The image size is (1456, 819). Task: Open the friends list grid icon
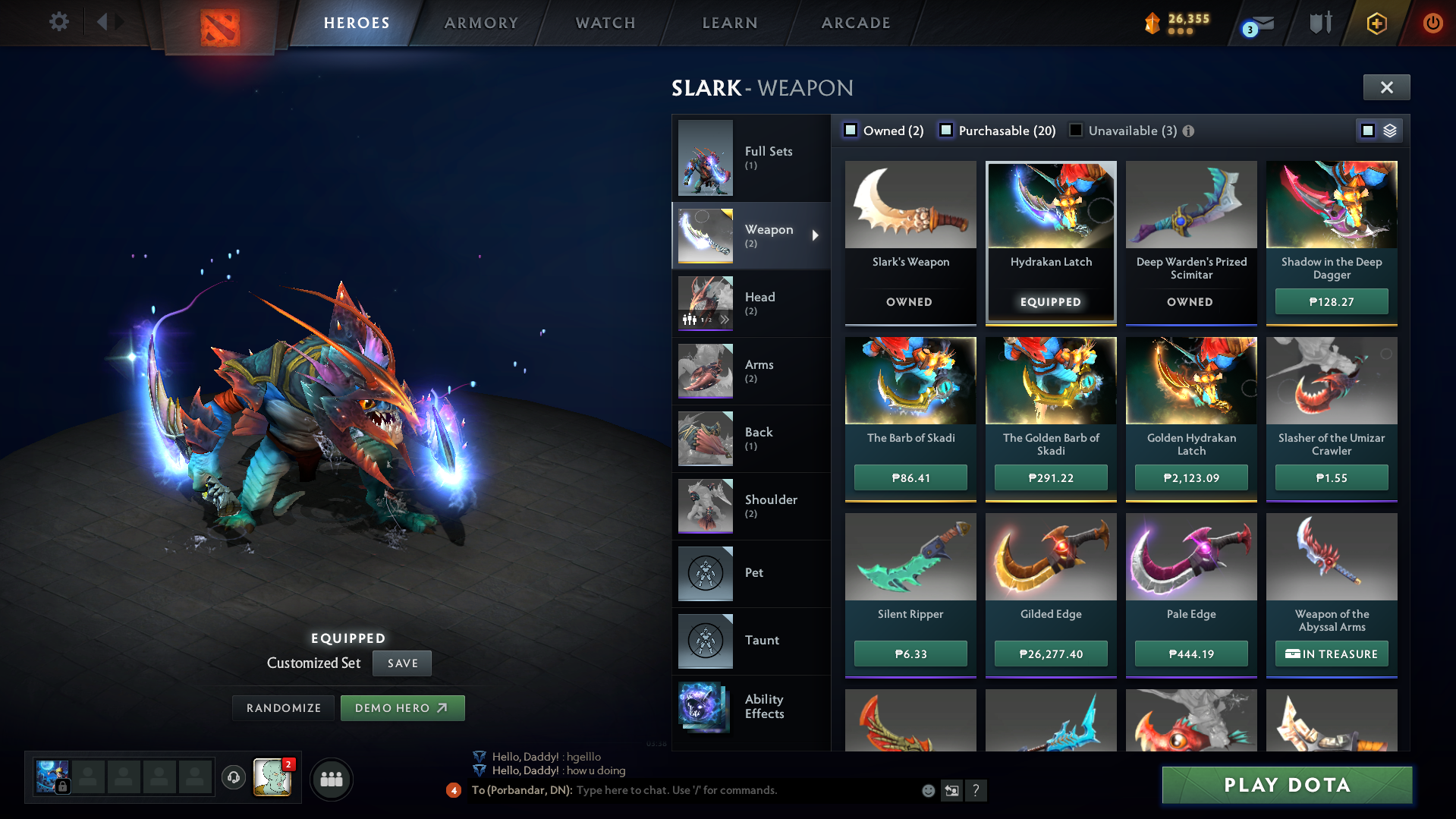331,779
